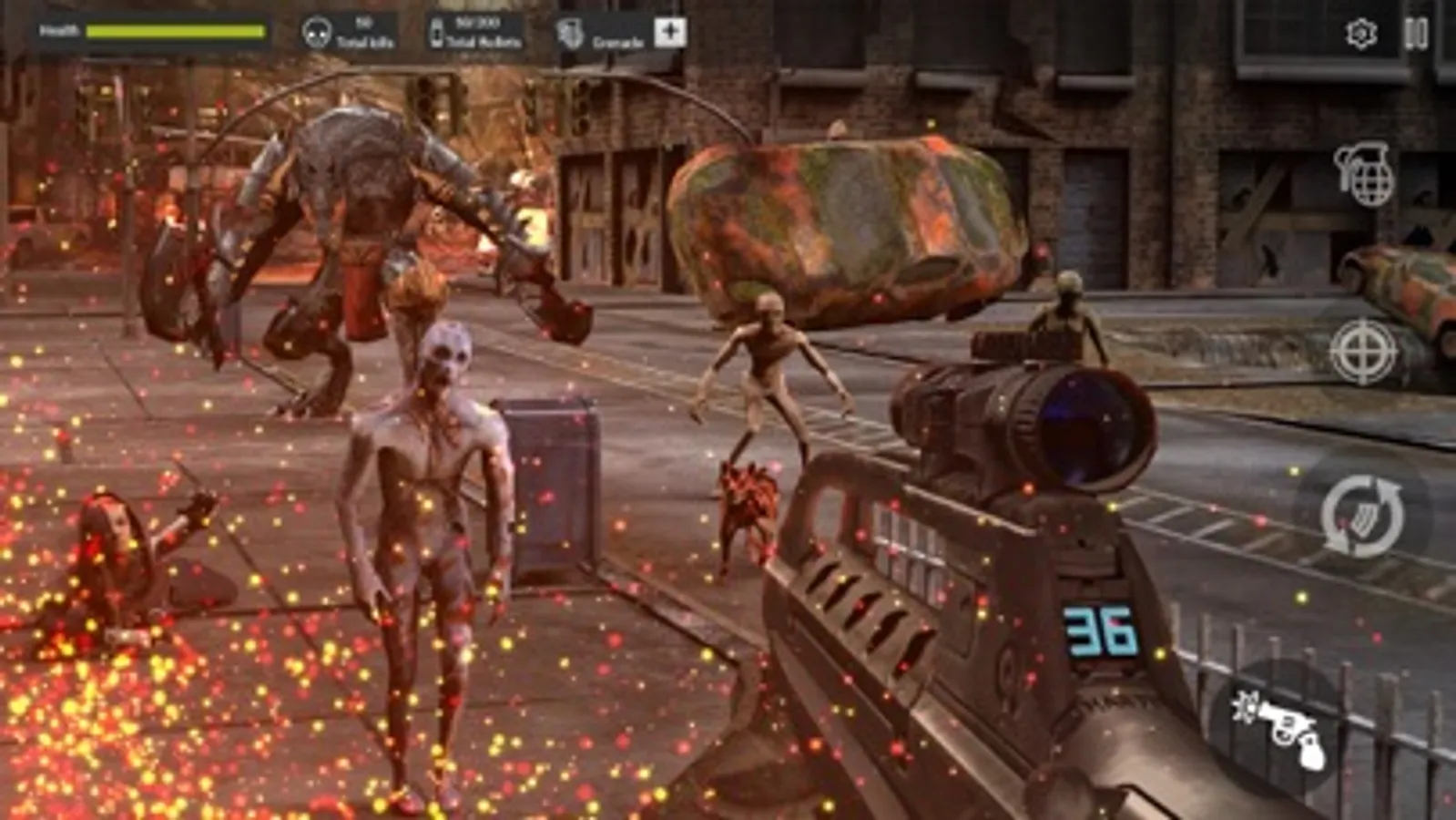
Task: Reload the weapon
Action: (1362, 515)
